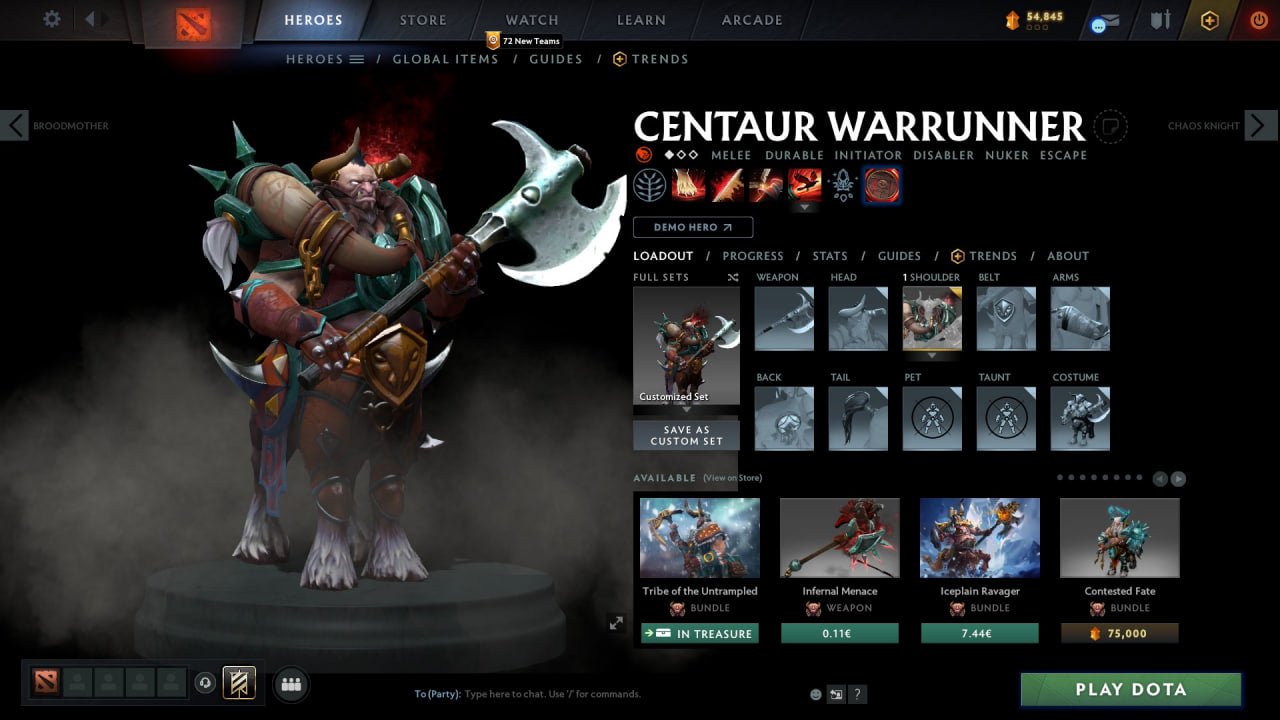Click the Demo Hero button
The image size is (1280, 720).
pyautogui.click(x=692, y=227)
